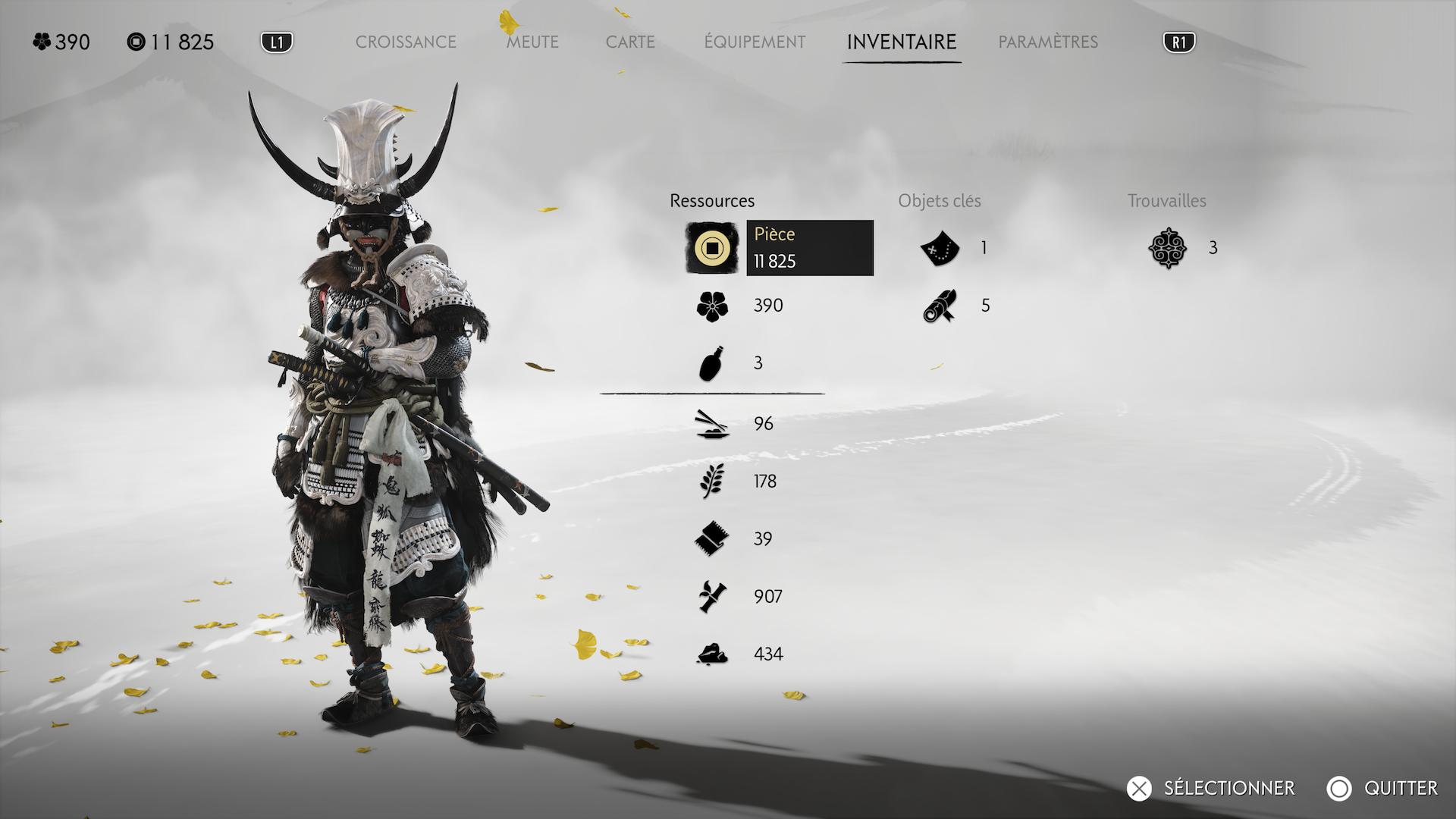
Task: Click the Inventaire tab
Action: (x=902, y=42)
